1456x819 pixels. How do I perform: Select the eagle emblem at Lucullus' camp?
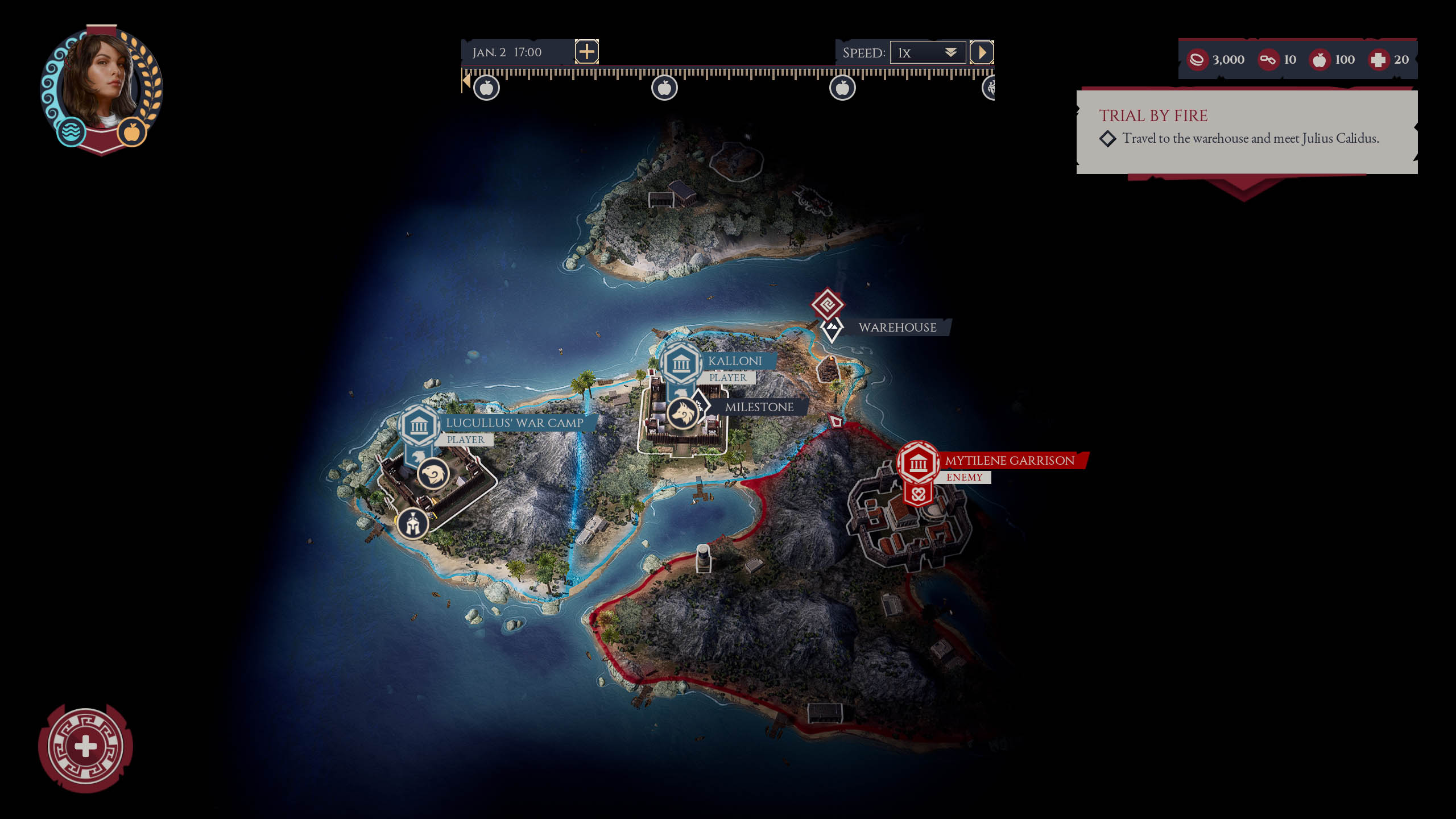[433, 474]
